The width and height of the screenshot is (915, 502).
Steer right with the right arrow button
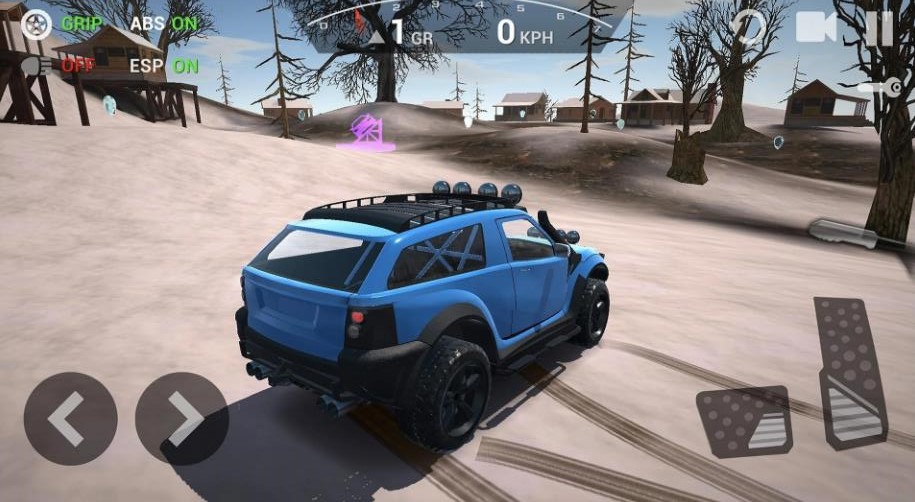click(182, 418)
